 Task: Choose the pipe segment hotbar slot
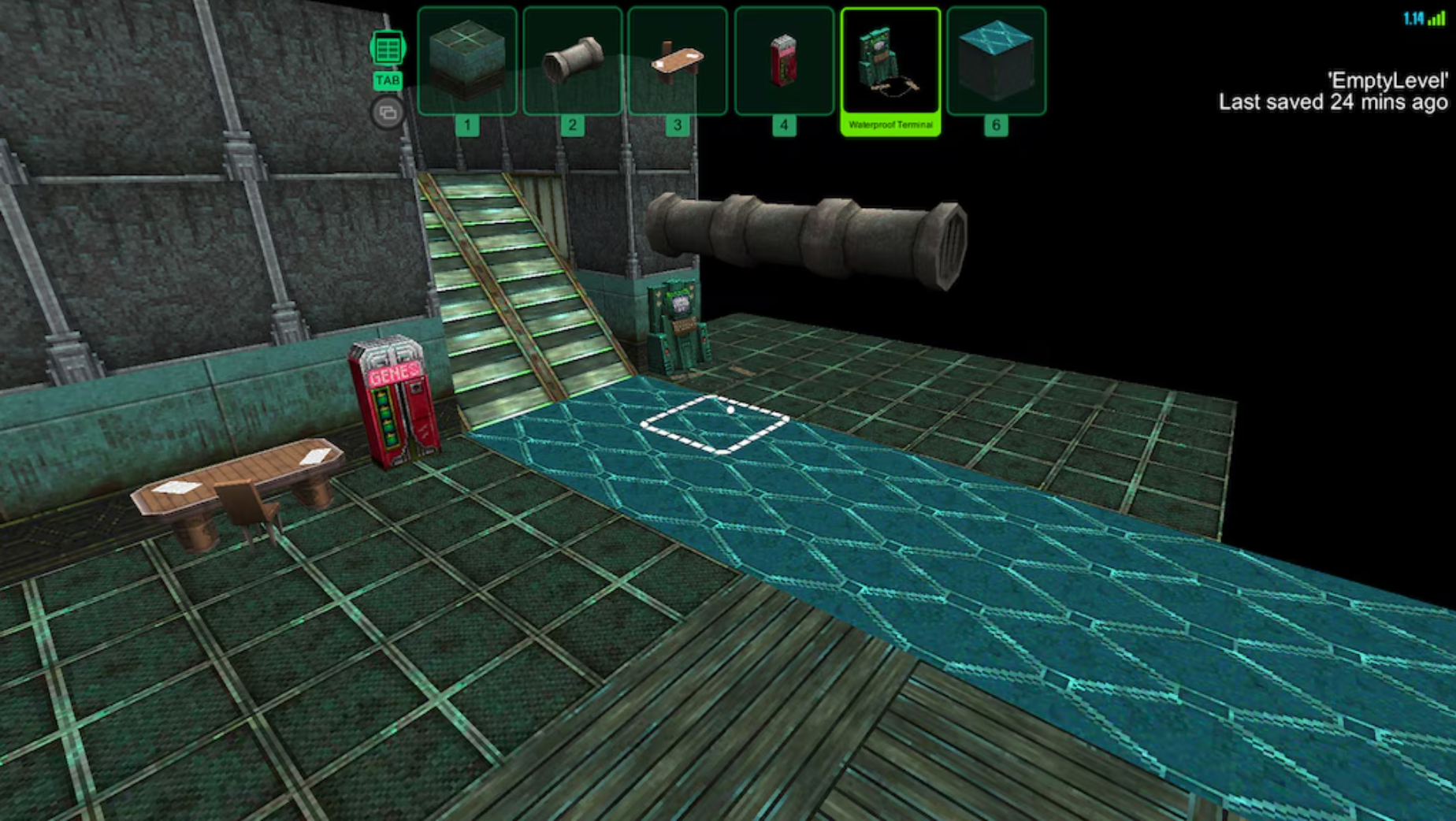[573, 61]
